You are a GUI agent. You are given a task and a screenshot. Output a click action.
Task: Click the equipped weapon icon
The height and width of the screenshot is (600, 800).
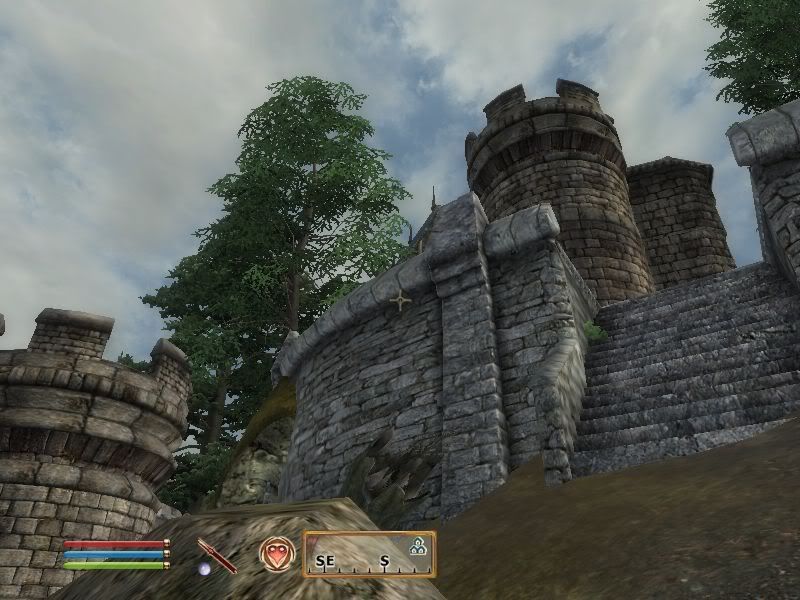tap(216, 554)
